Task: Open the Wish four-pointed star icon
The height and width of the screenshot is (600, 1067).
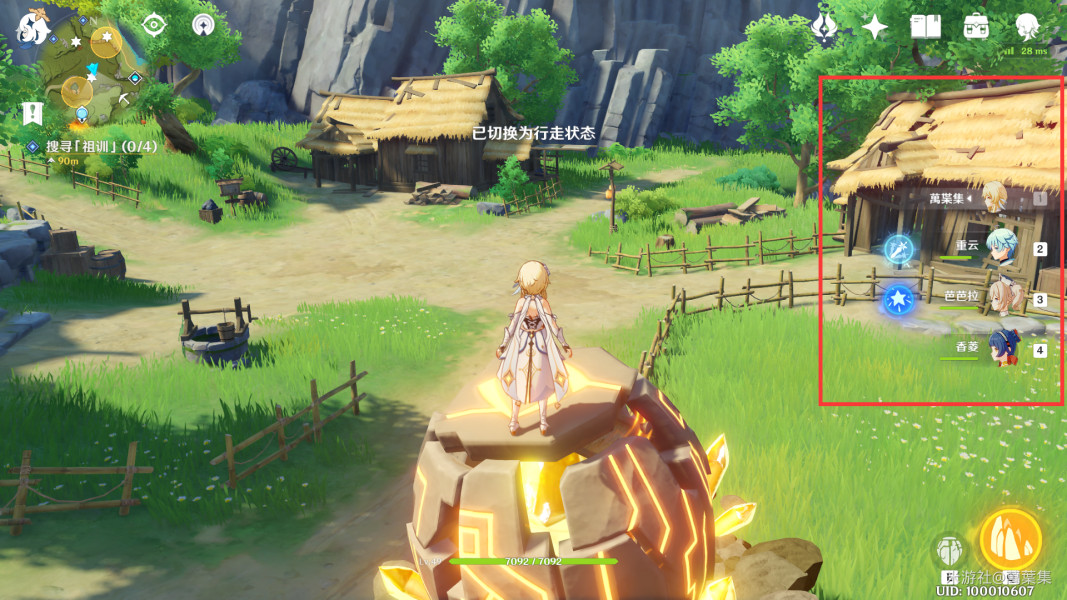Action: (875, 27)
